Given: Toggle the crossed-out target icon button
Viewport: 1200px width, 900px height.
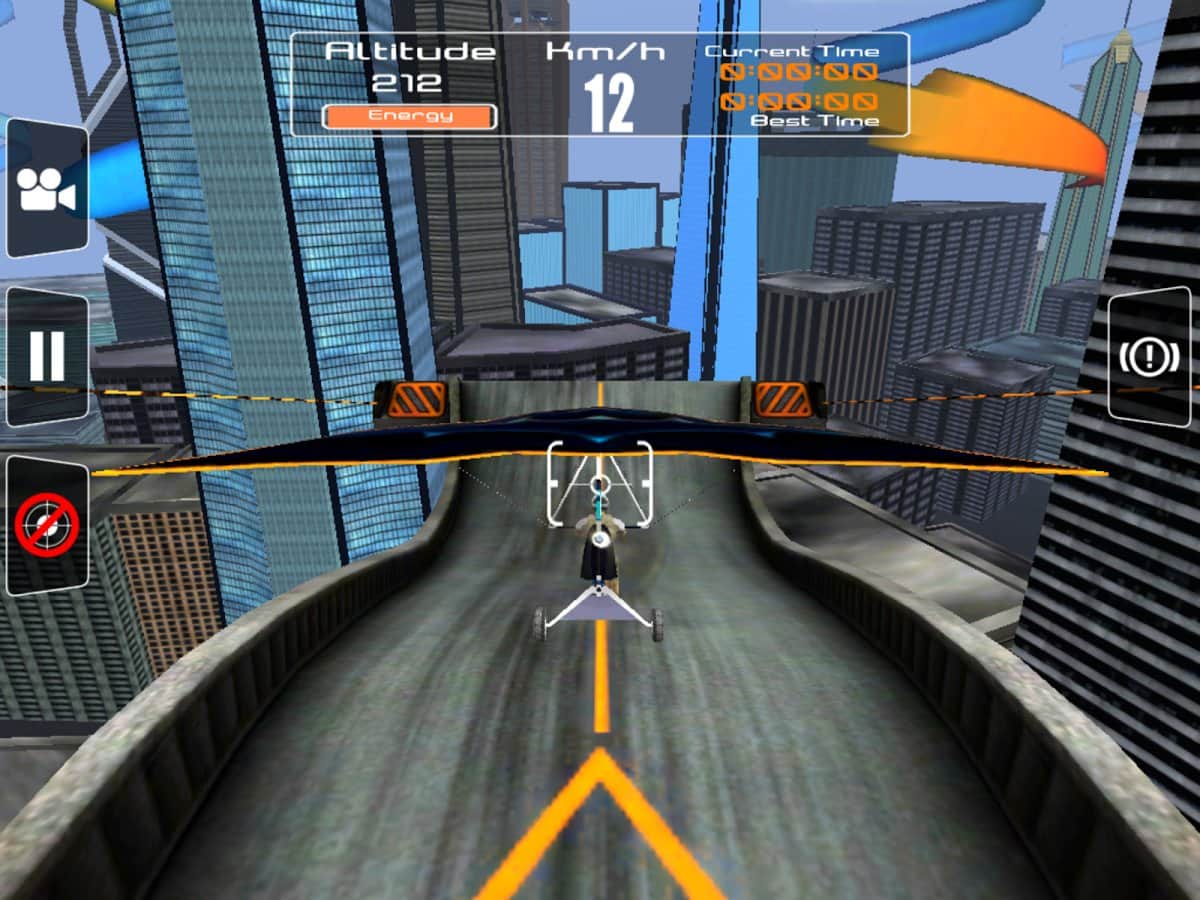Looking at the screenshot, I should (x=47, y=525).
